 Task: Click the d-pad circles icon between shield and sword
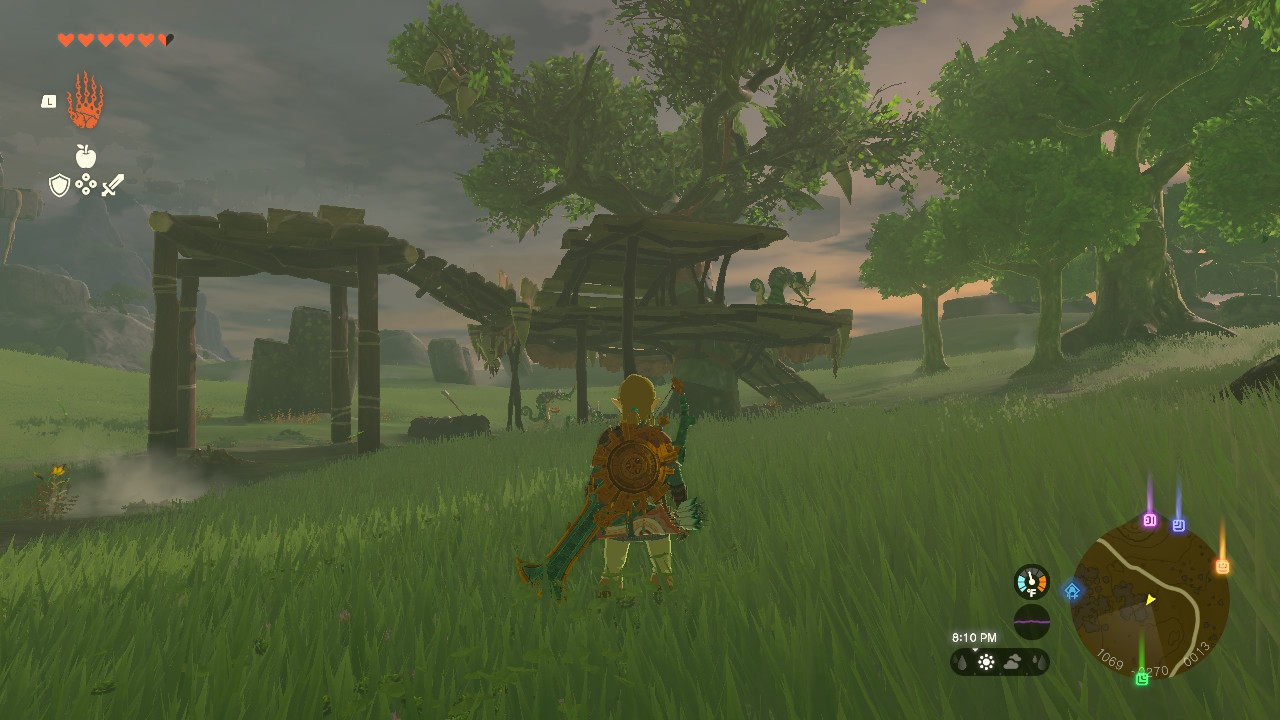[86, 184]
